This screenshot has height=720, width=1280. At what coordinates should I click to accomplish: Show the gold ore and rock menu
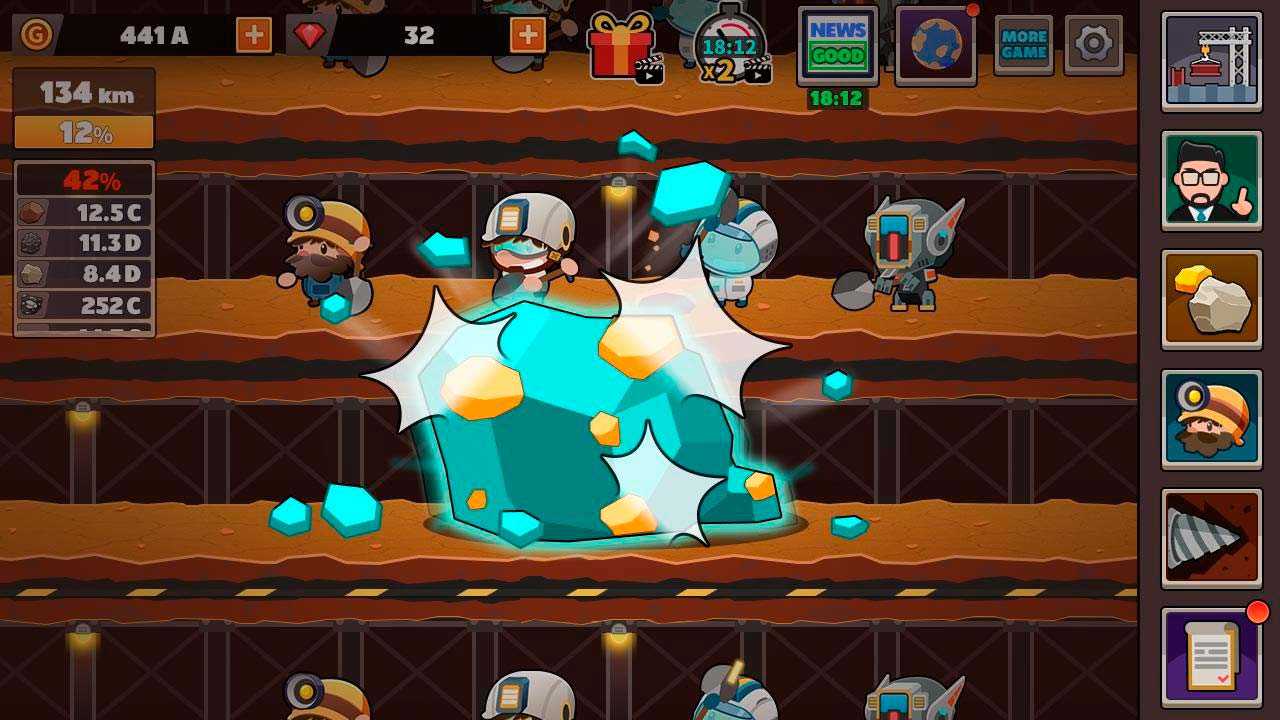pyautogui.click(x=1211, y=300)
